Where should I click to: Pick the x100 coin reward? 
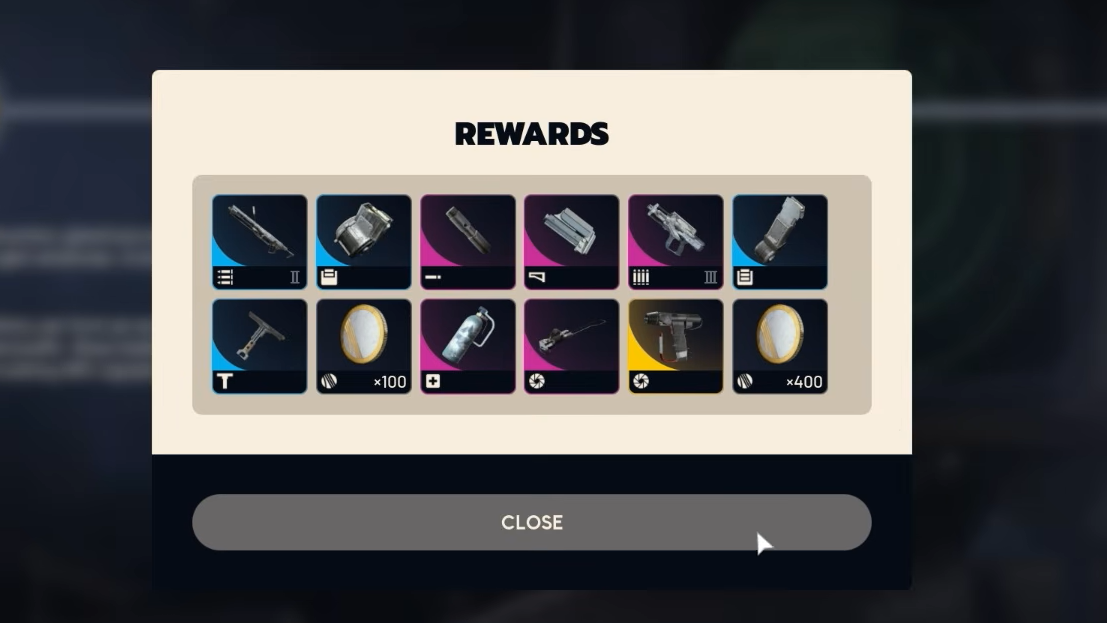click(364, 346)
